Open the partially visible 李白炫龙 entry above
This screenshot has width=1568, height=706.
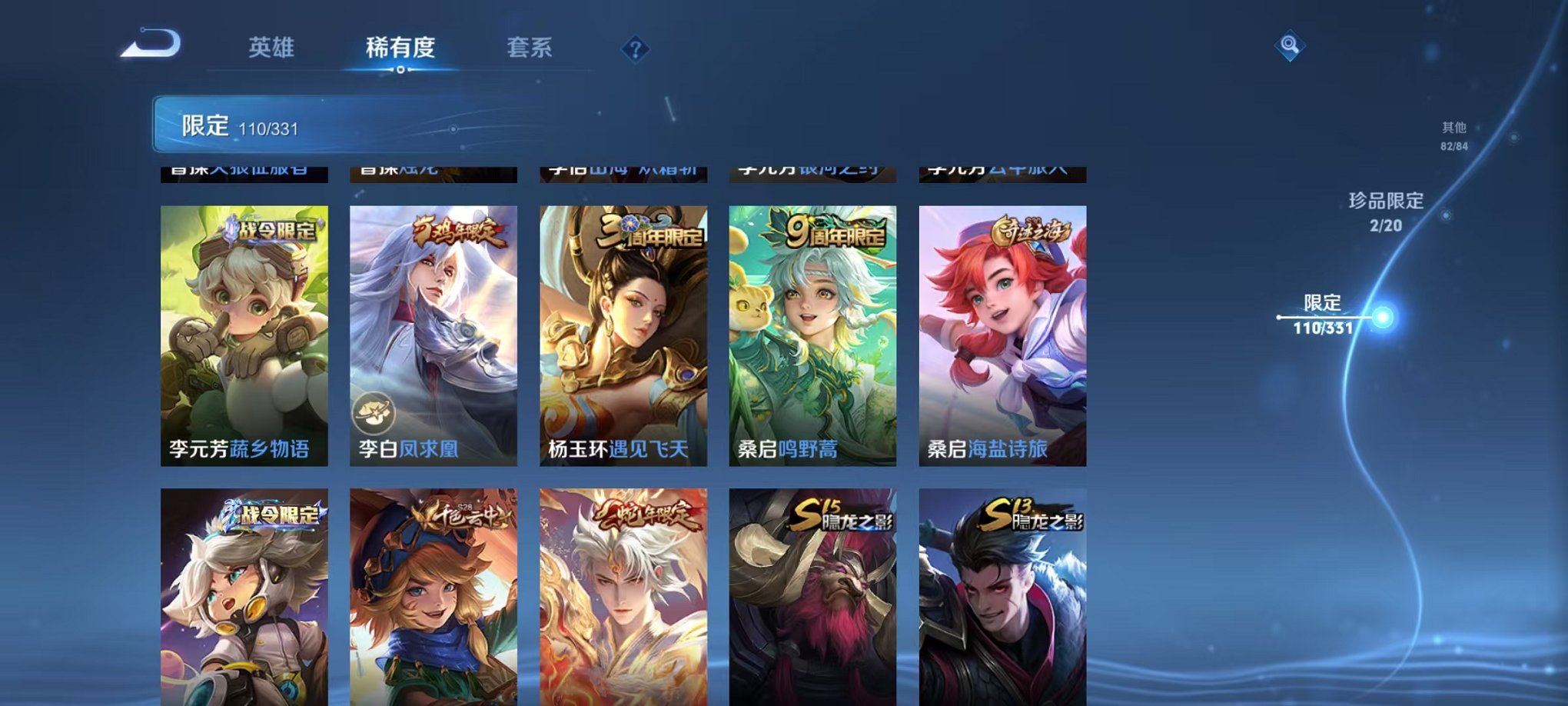[x=434, y=170]
